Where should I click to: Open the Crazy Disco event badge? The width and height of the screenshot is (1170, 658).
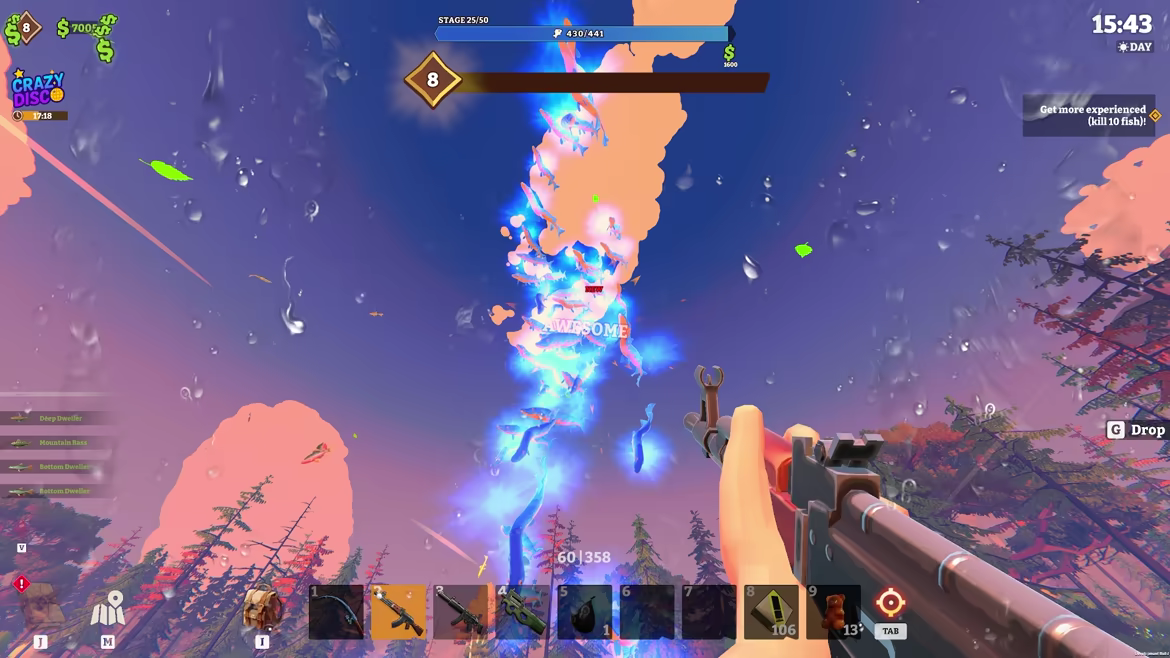pos(39,90)
